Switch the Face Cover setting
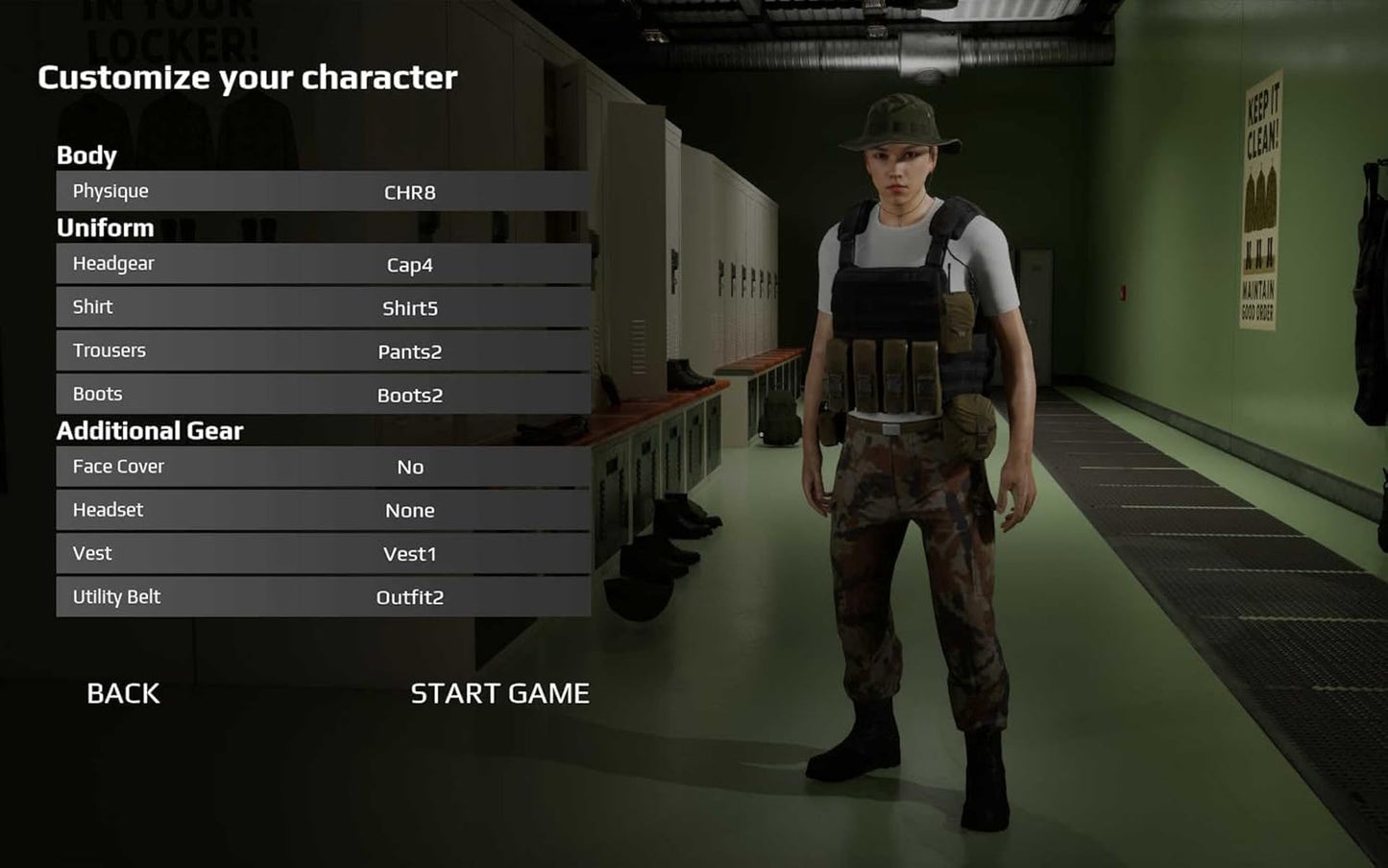Image resolution: width=1388 pixels, height=868 pixels. [x=410, y=467]
